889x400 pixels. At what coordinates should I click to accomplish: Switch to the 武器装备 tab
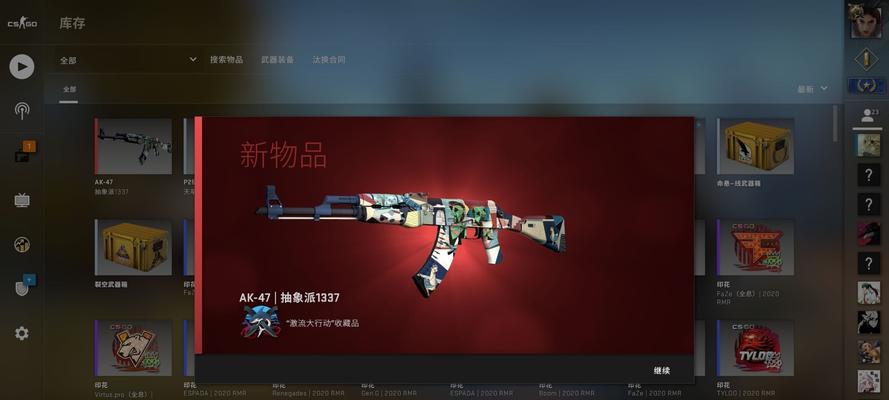277,60
